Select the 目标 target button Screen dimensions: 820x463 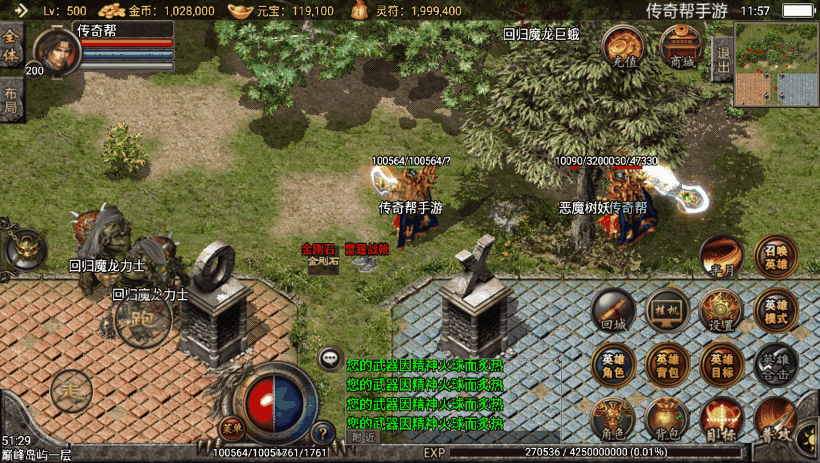pos(720,420)
